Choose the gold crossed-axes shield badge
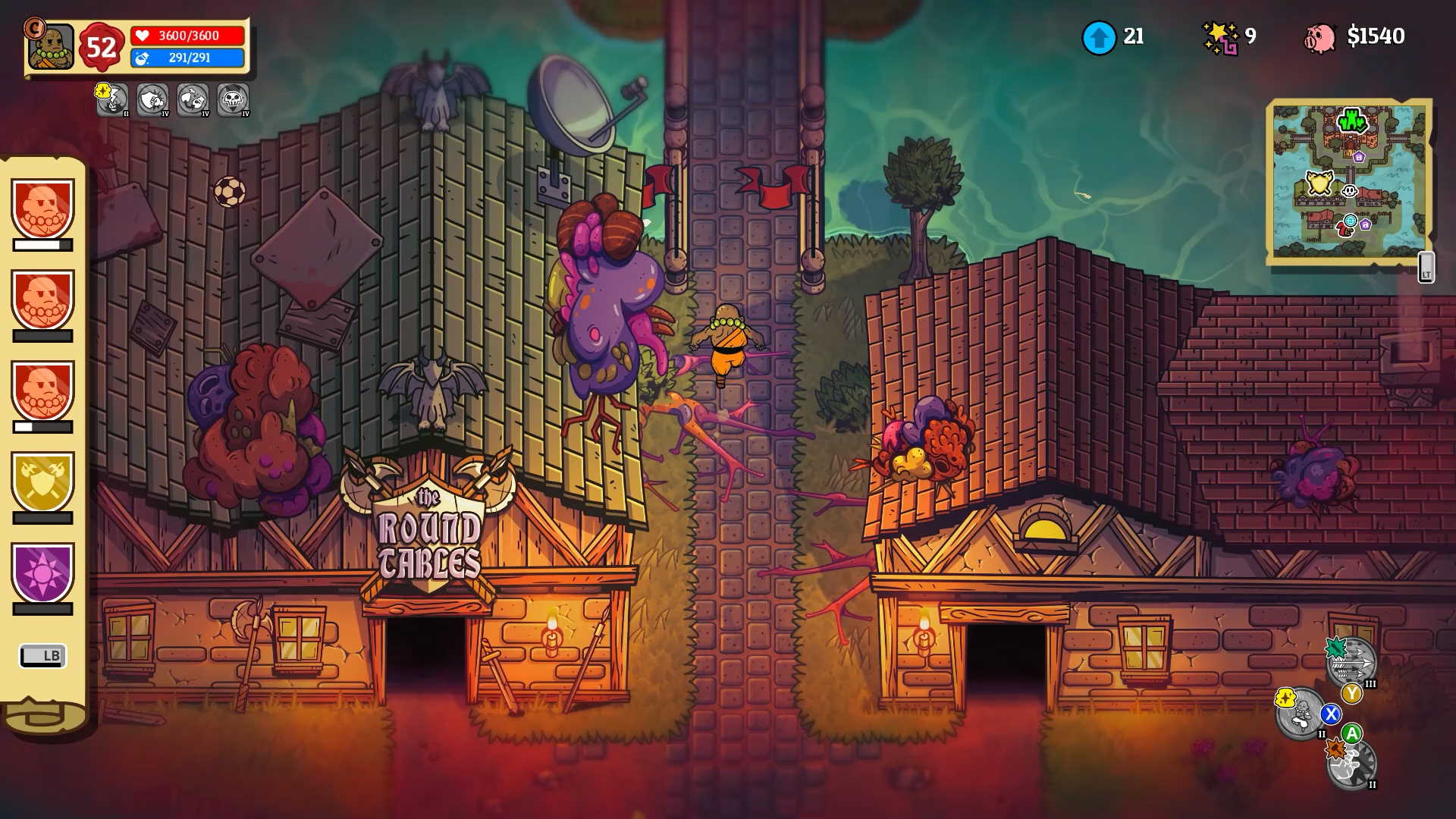This screenshot has height=819, width=1456. [42, 482]
